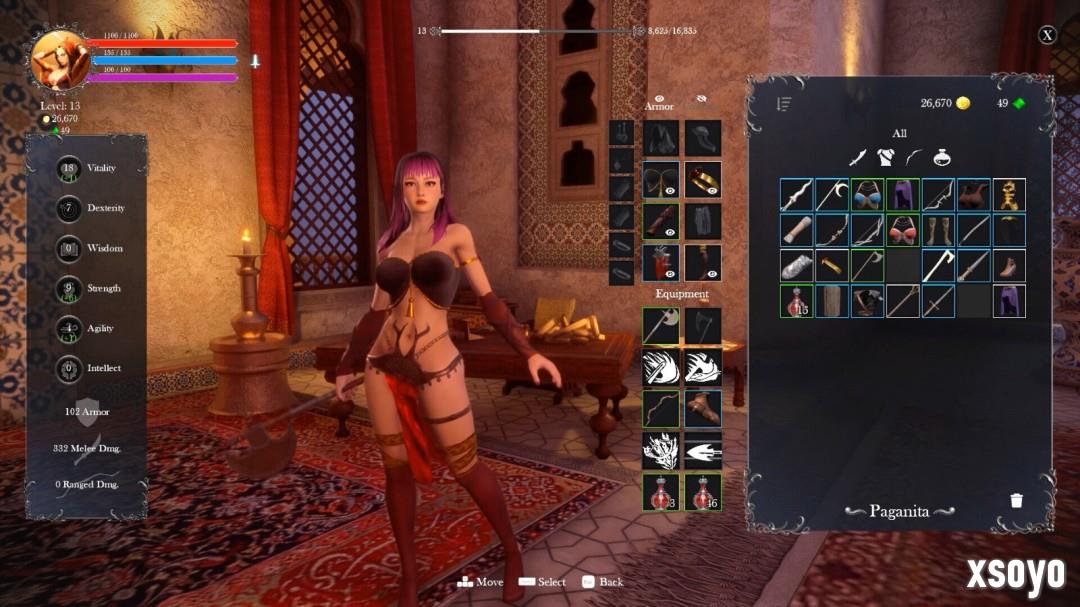Select the white axe in inventory

tap(938, 266)
